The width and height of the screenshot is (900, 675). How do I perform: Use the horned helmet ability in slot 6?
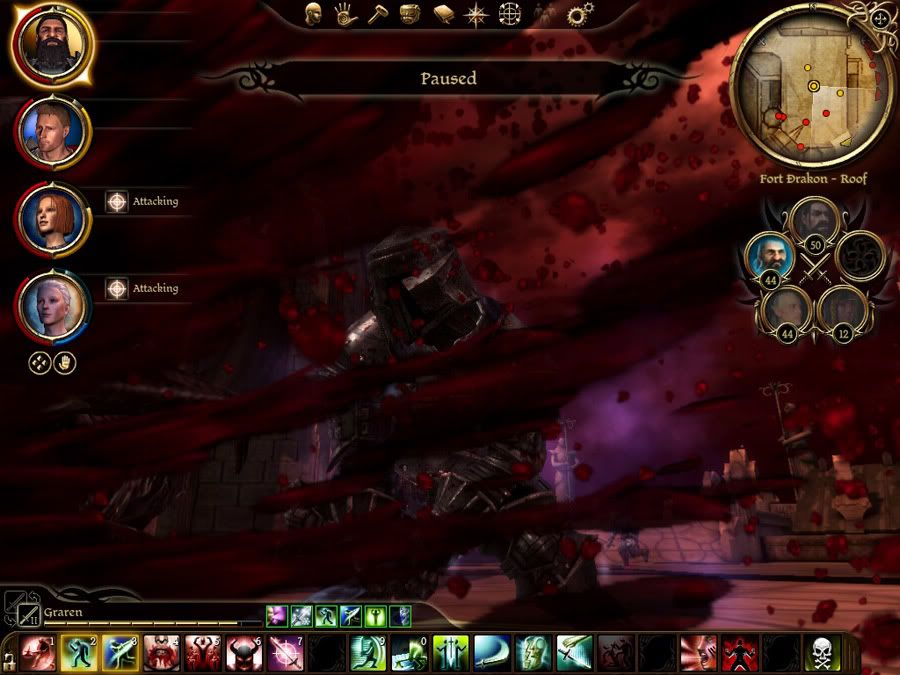click(x=244, y=653)
